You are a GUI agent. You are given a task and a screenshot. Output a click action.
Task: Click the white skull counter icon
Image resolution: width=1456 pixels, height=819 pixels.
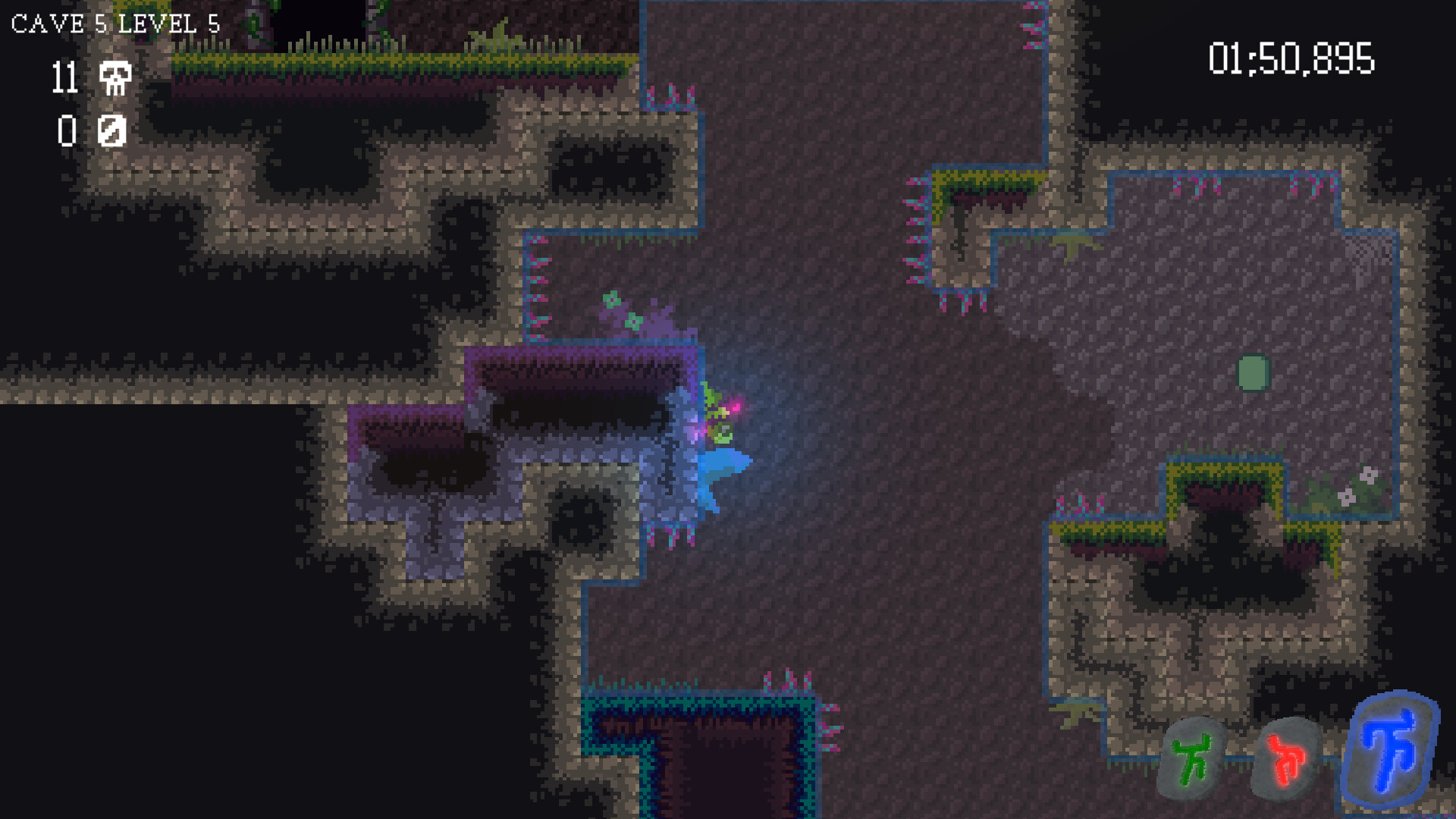coord(114,78)
